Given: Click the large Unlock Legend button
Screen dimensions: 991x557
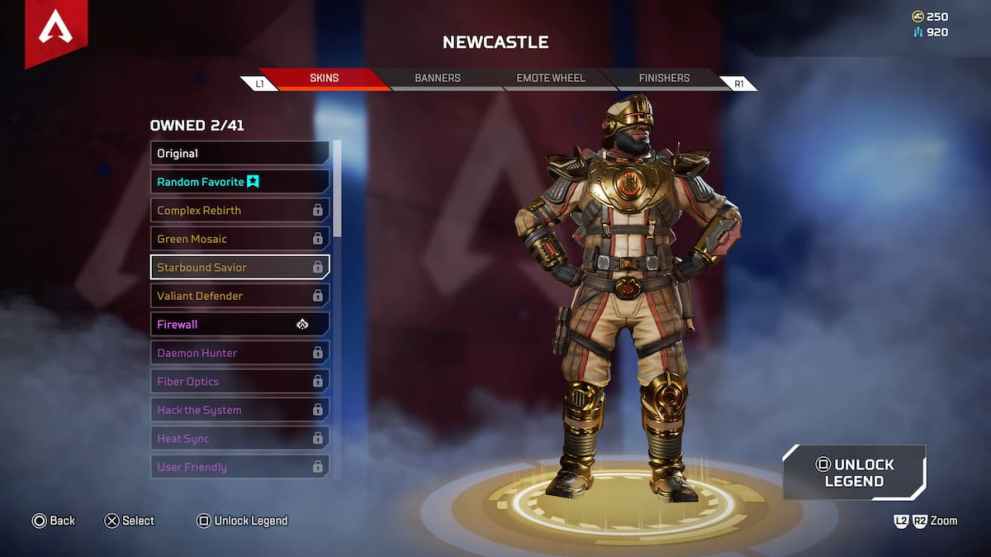Looking at the screenshot, I should 854,473.
